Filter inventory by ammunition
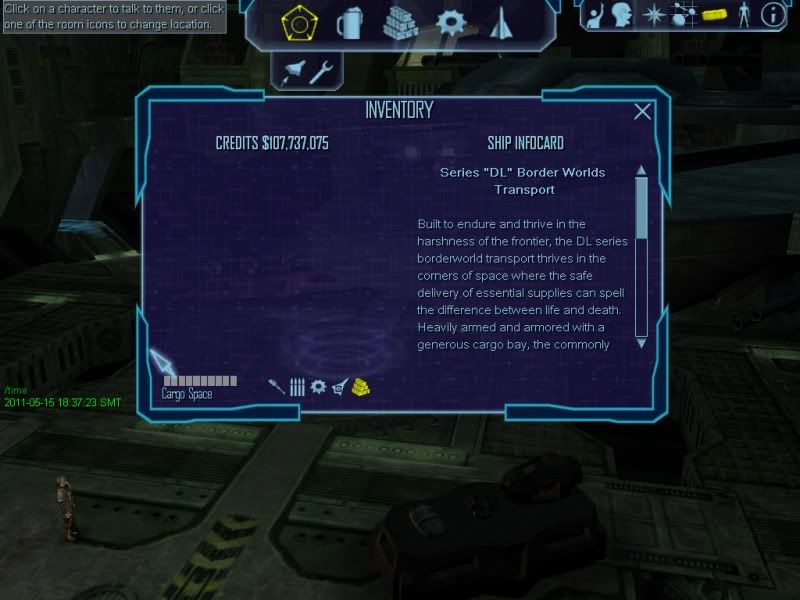Image resolution: width=800 pixels, height=600 pixels. click(x=297, y=387)
